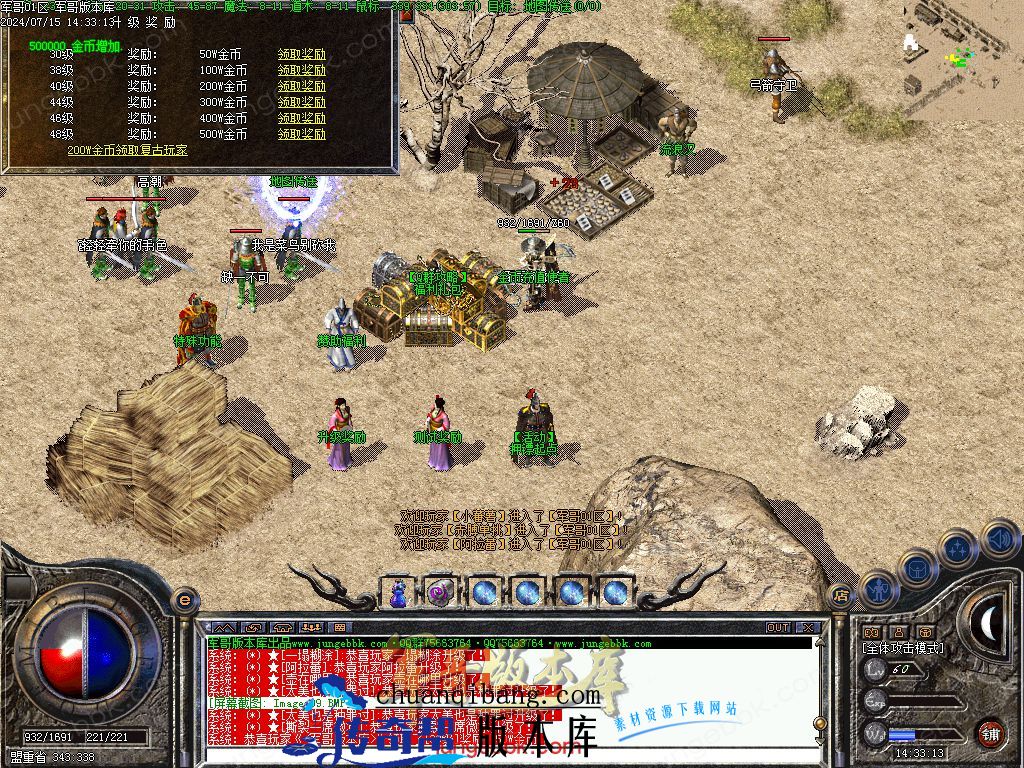Click the OUT button above chat
1024x768 pixels.
(x=778, y=628)
